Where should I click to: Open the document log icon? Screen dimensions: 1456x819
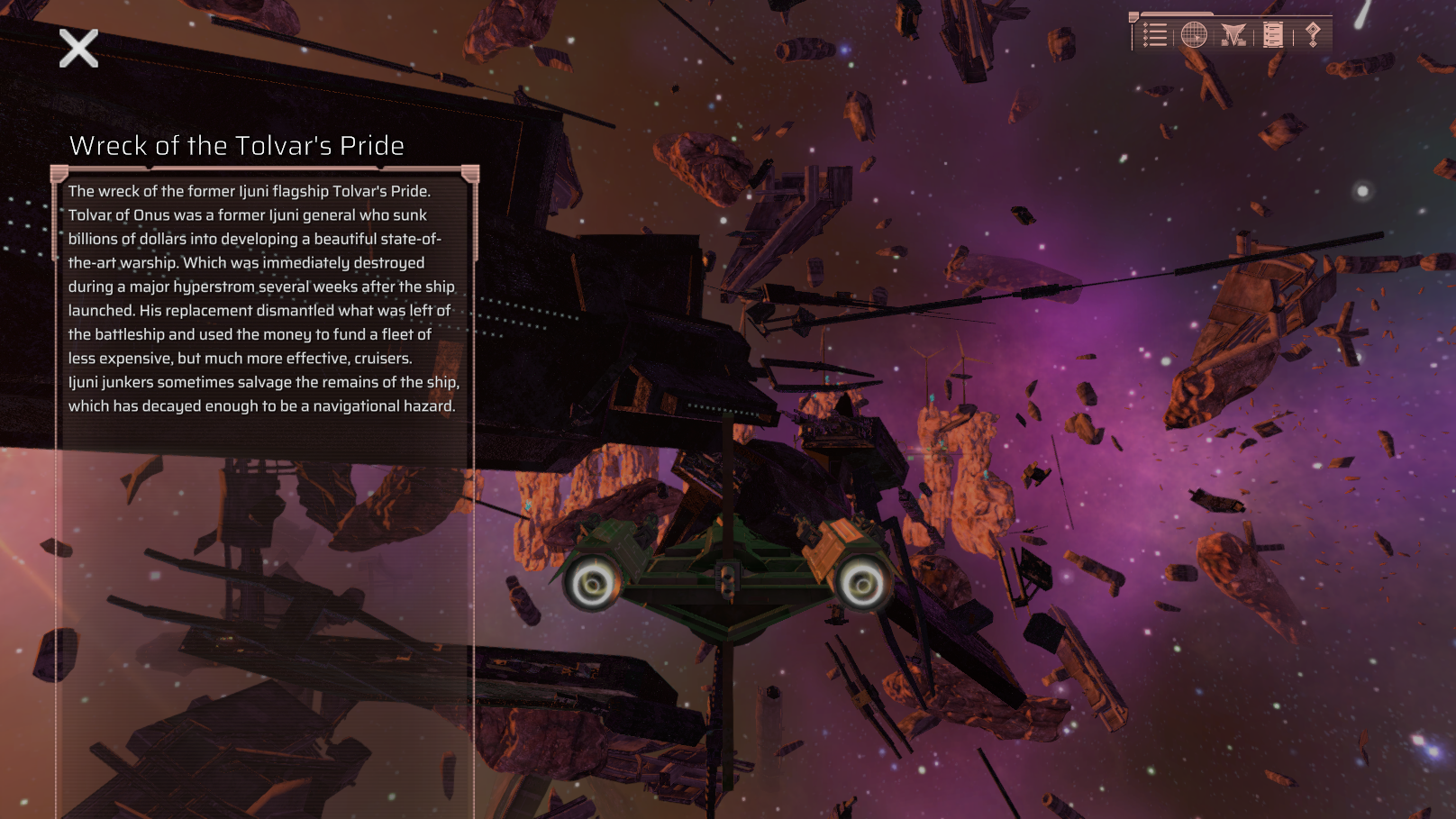click(1272, 35)
